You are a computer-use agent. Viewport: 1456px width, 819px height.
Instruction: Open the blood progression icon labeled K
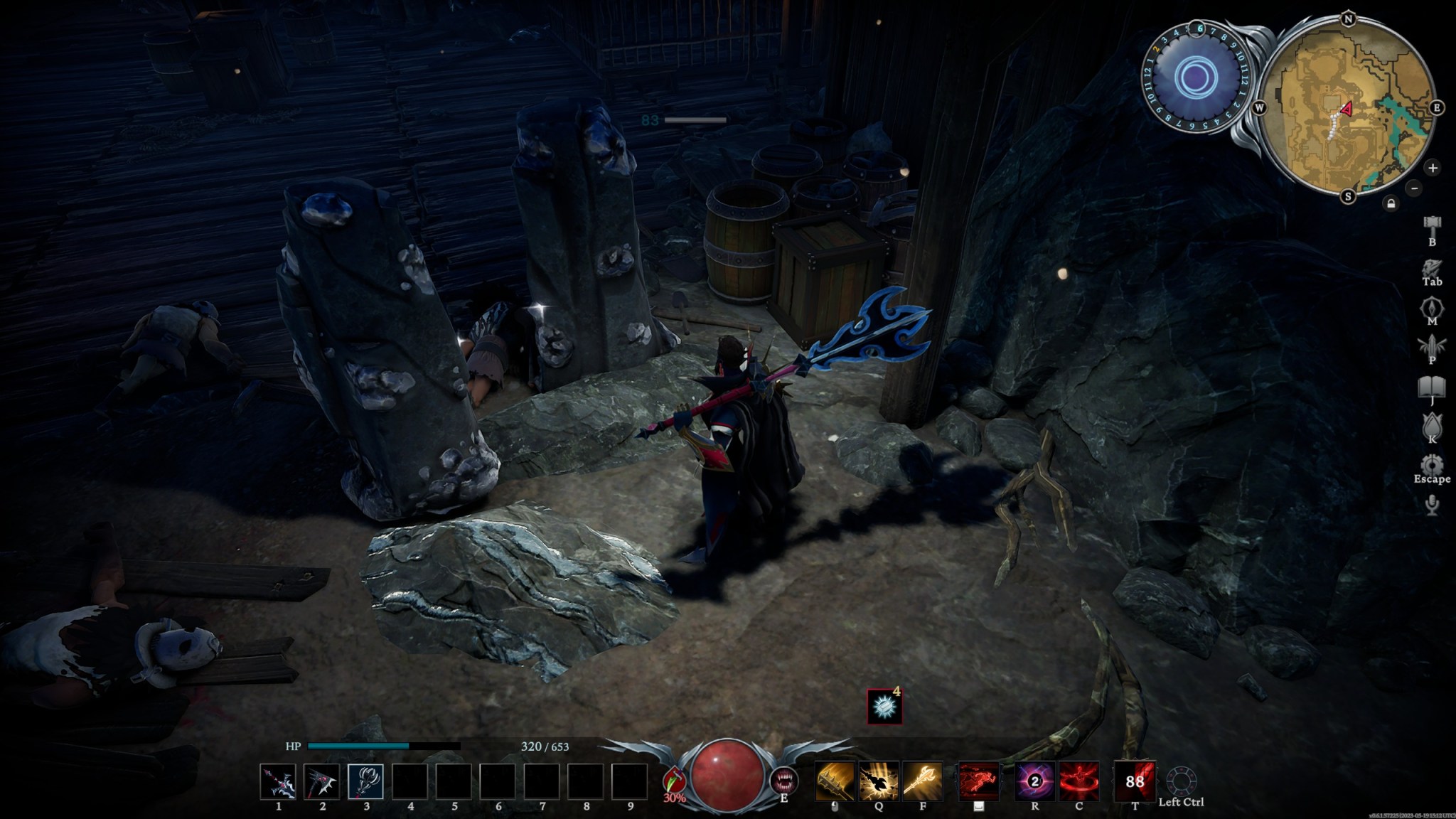(1432, 424)
